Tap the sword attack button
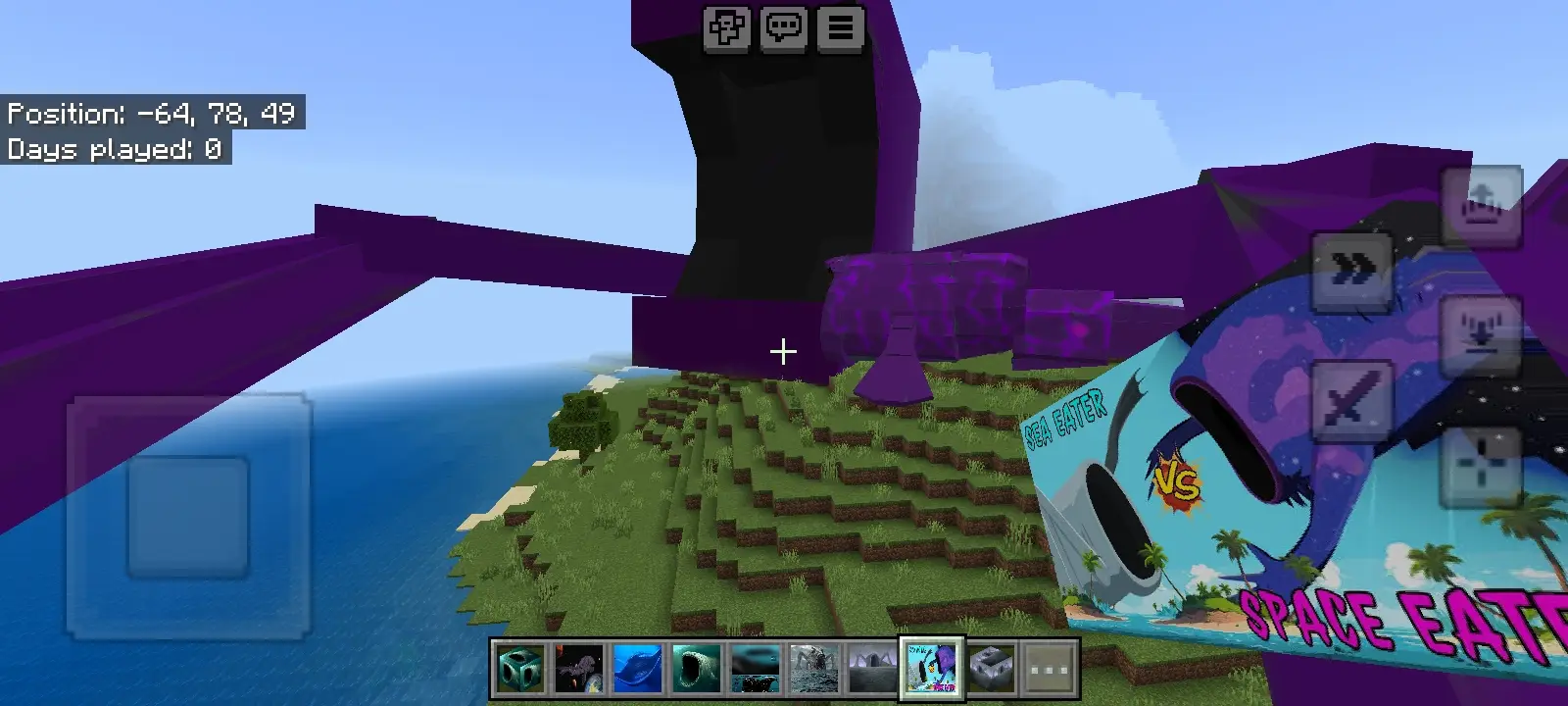Screen dimensions: 1568x706 [x=1351, y=400]
